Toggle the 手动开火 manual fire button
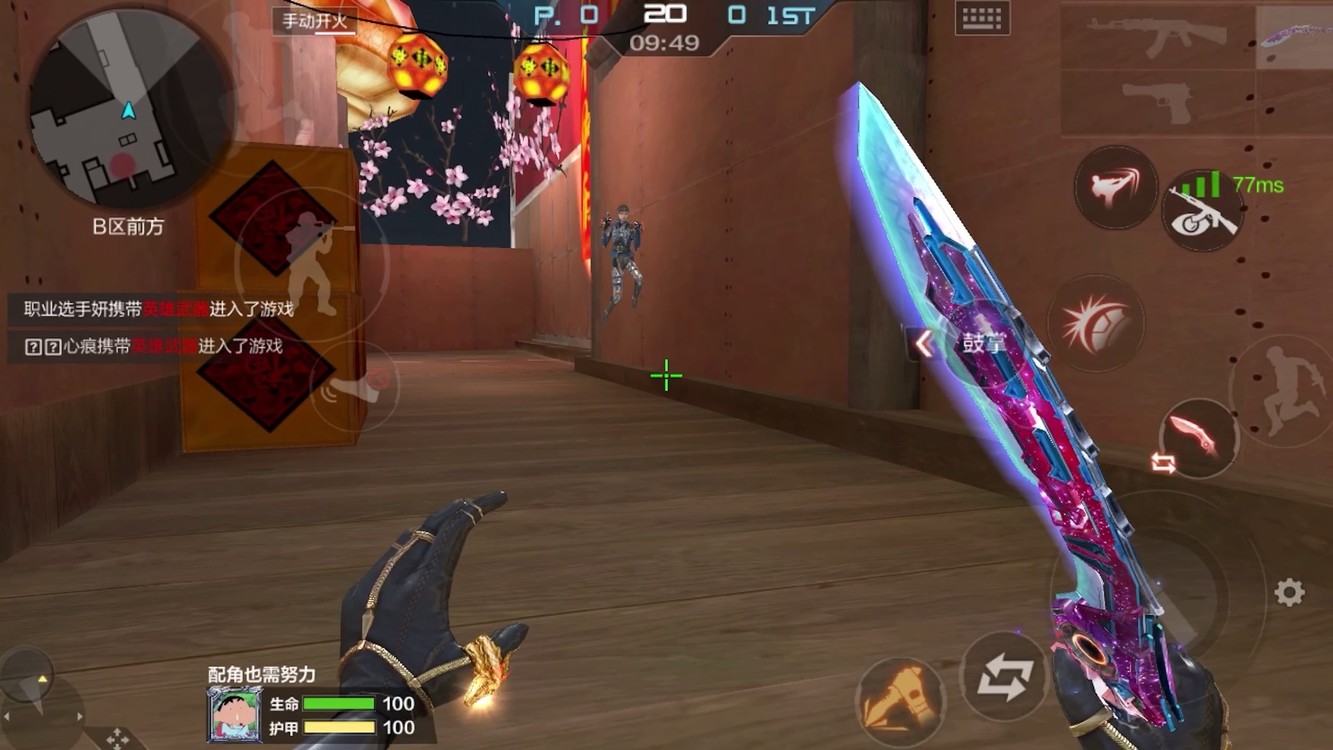The image size is (1333, 750). (x=314, y=21)
